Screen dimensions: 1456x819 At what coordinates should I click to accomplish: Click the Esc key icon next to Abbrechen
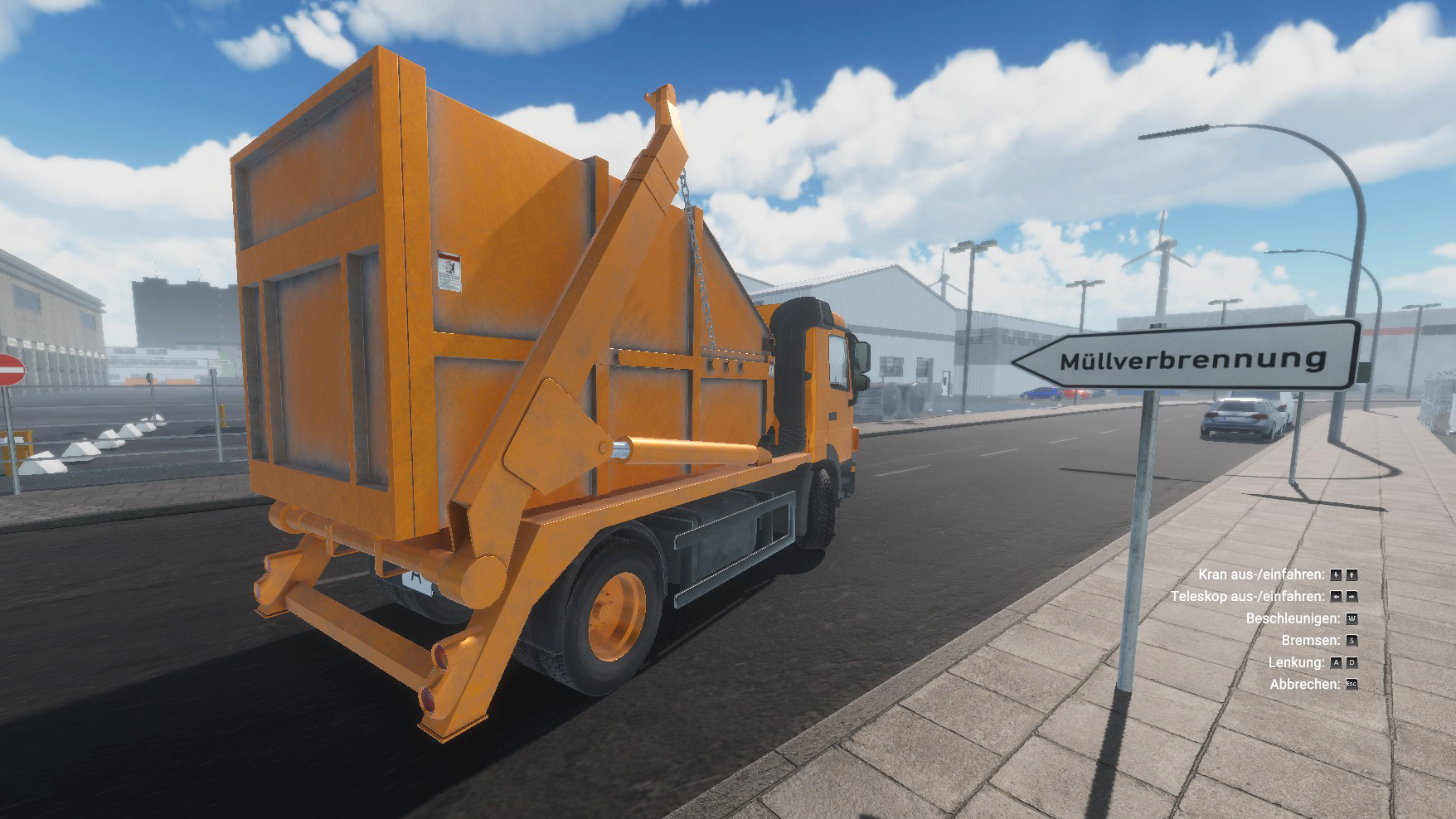tap(1352, 684)
